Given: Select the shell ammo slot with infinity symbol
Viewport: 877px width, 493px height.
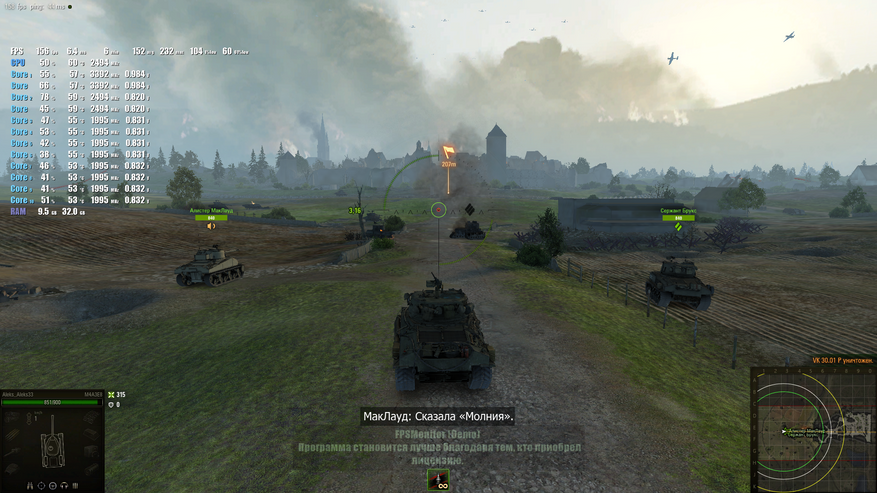Looking at the screenshot, I should [x=438, y=481].
